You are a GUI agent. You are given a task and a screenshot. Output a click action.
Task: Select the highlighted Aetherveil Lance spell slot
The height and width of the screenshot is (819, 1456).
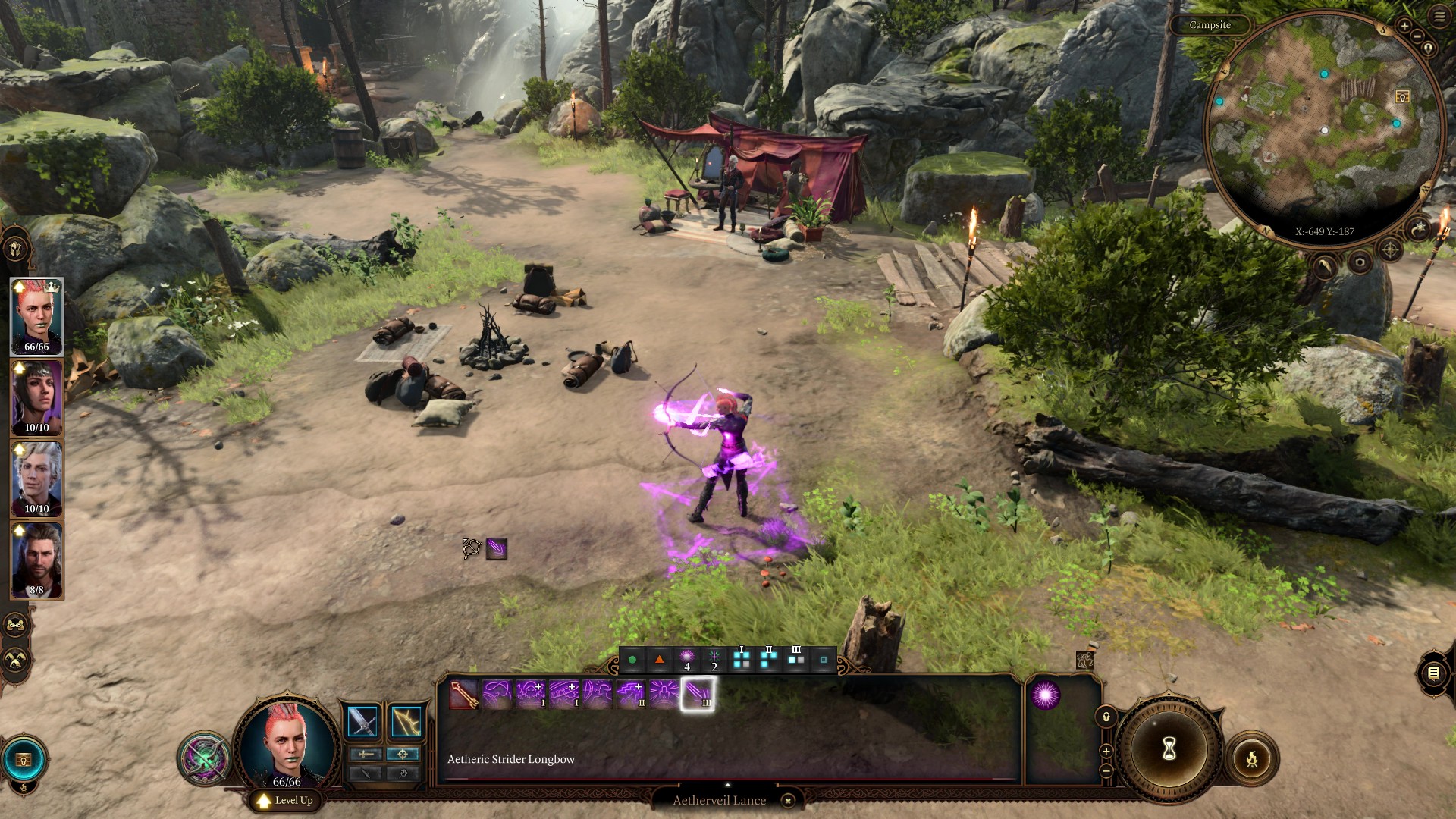coord(697,694)
